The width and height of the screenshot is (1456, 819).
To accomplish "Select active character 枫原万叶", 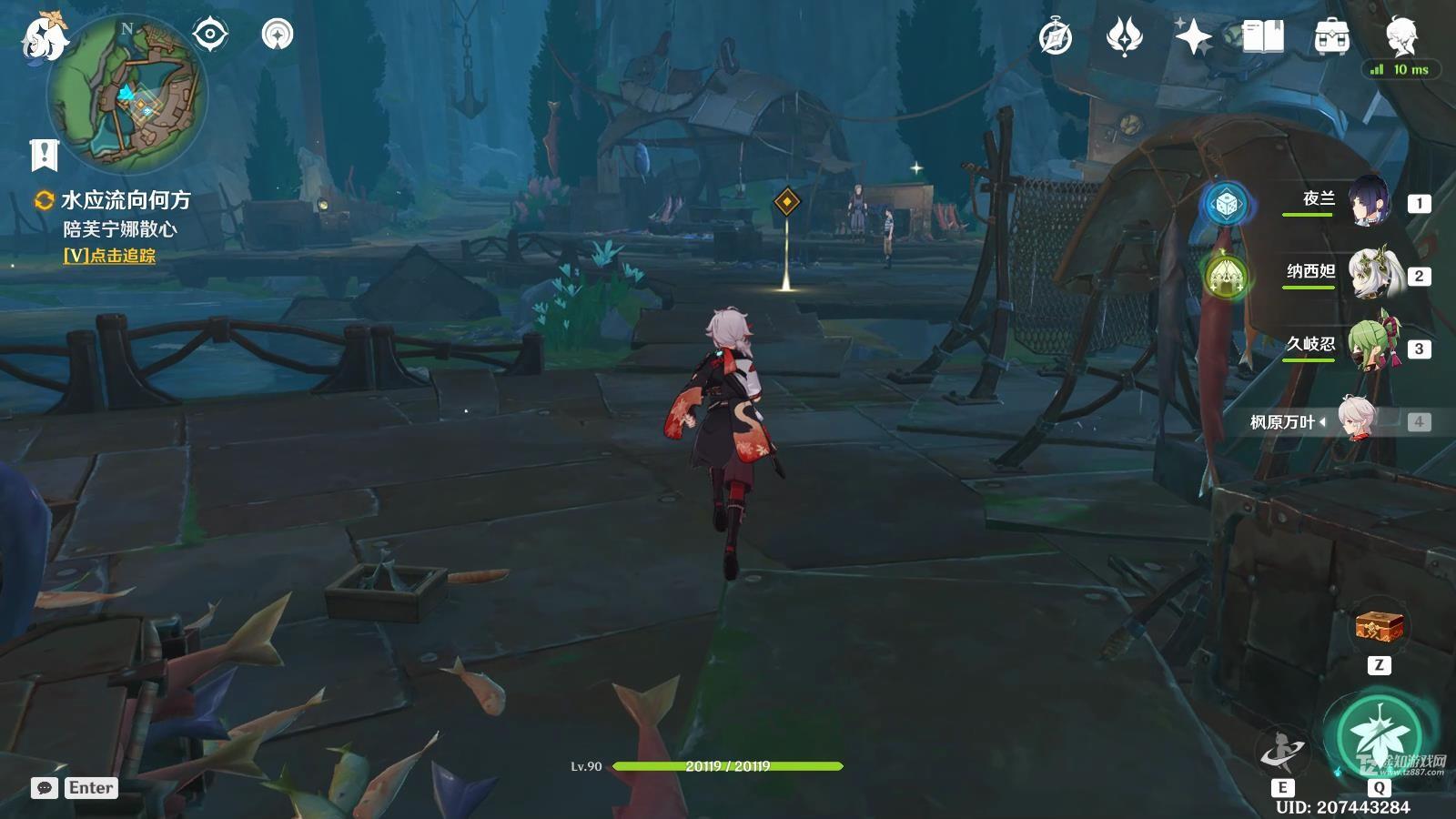I will point(1355,420).
